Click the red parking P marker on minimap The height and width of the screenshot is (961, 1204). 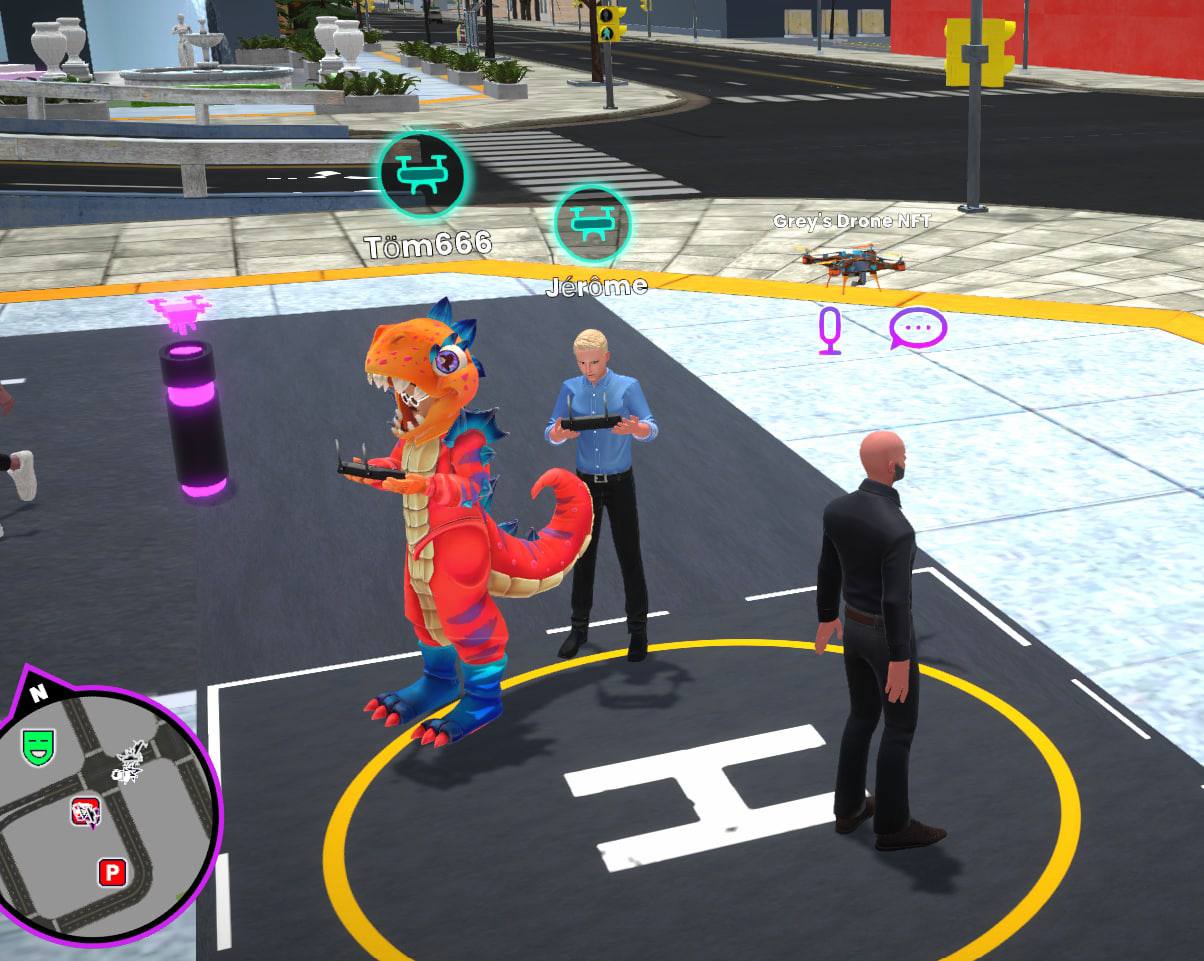click(x=112, y=873)
